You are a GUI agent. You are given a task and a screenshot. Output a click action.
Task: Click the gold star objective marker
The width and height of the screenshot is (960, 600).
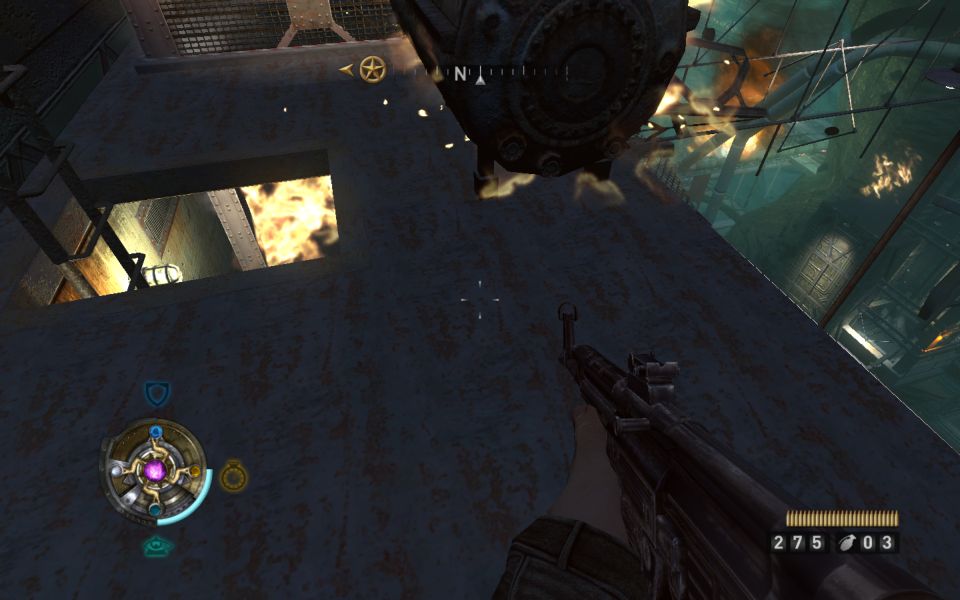point(372,70)
